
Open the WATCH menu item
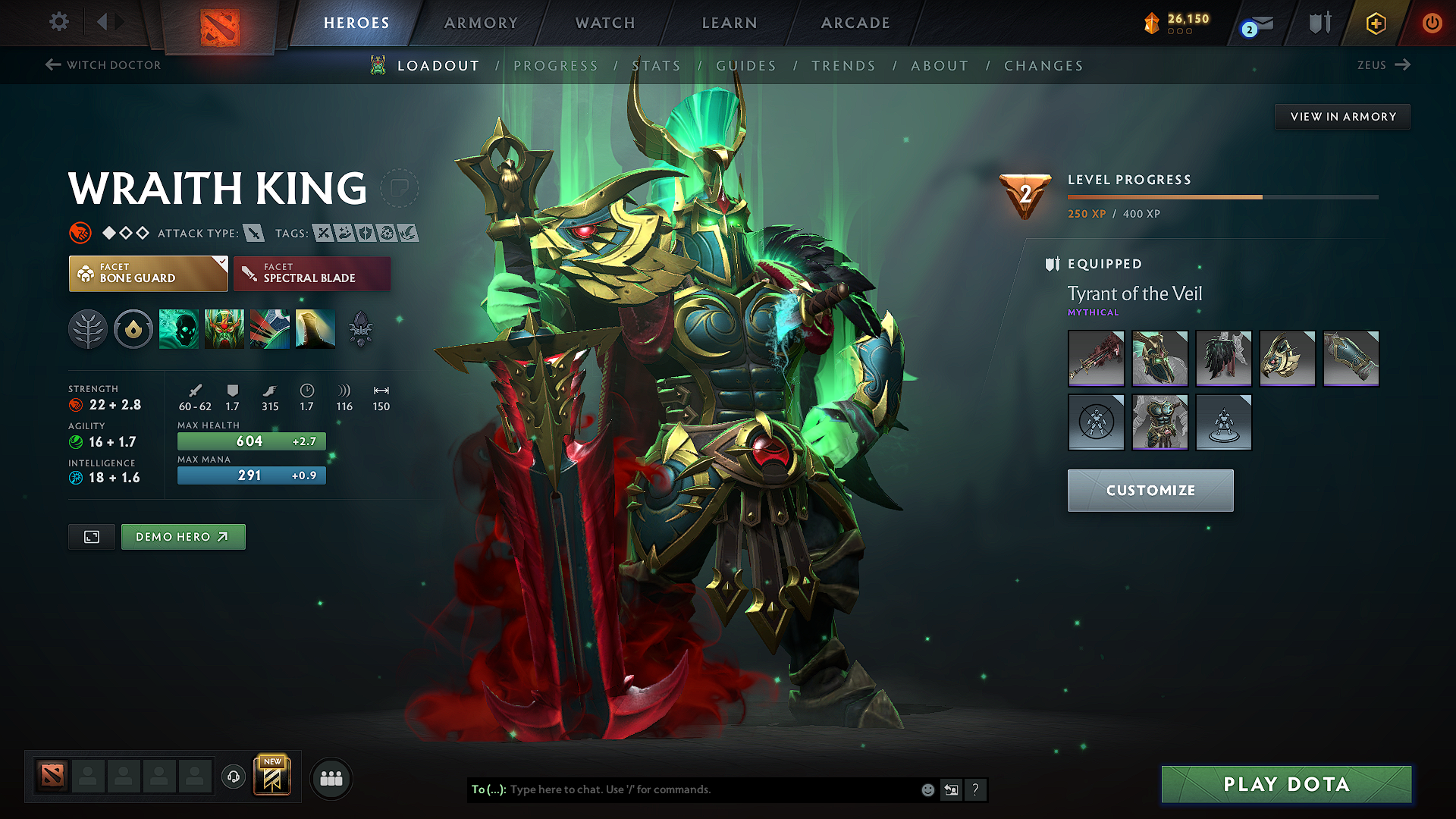(604, 23)
